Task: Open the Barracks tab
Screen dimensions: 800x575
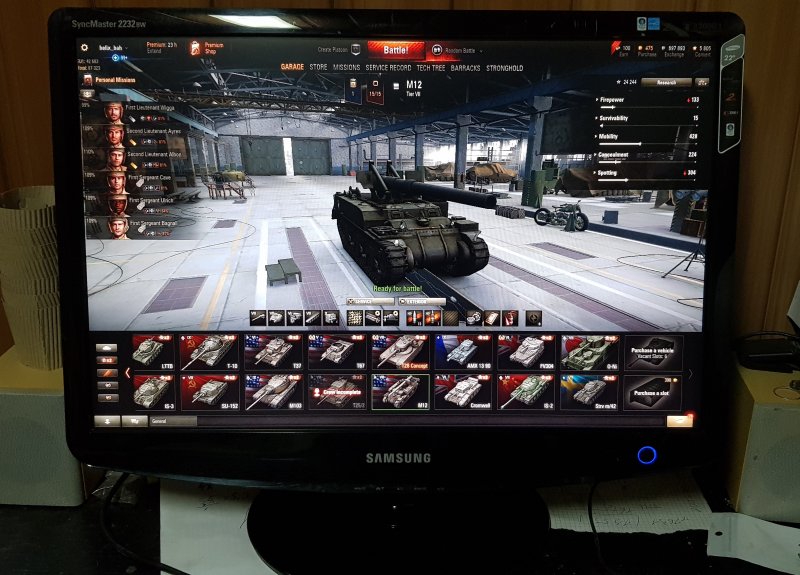Action: coord(465,68)
